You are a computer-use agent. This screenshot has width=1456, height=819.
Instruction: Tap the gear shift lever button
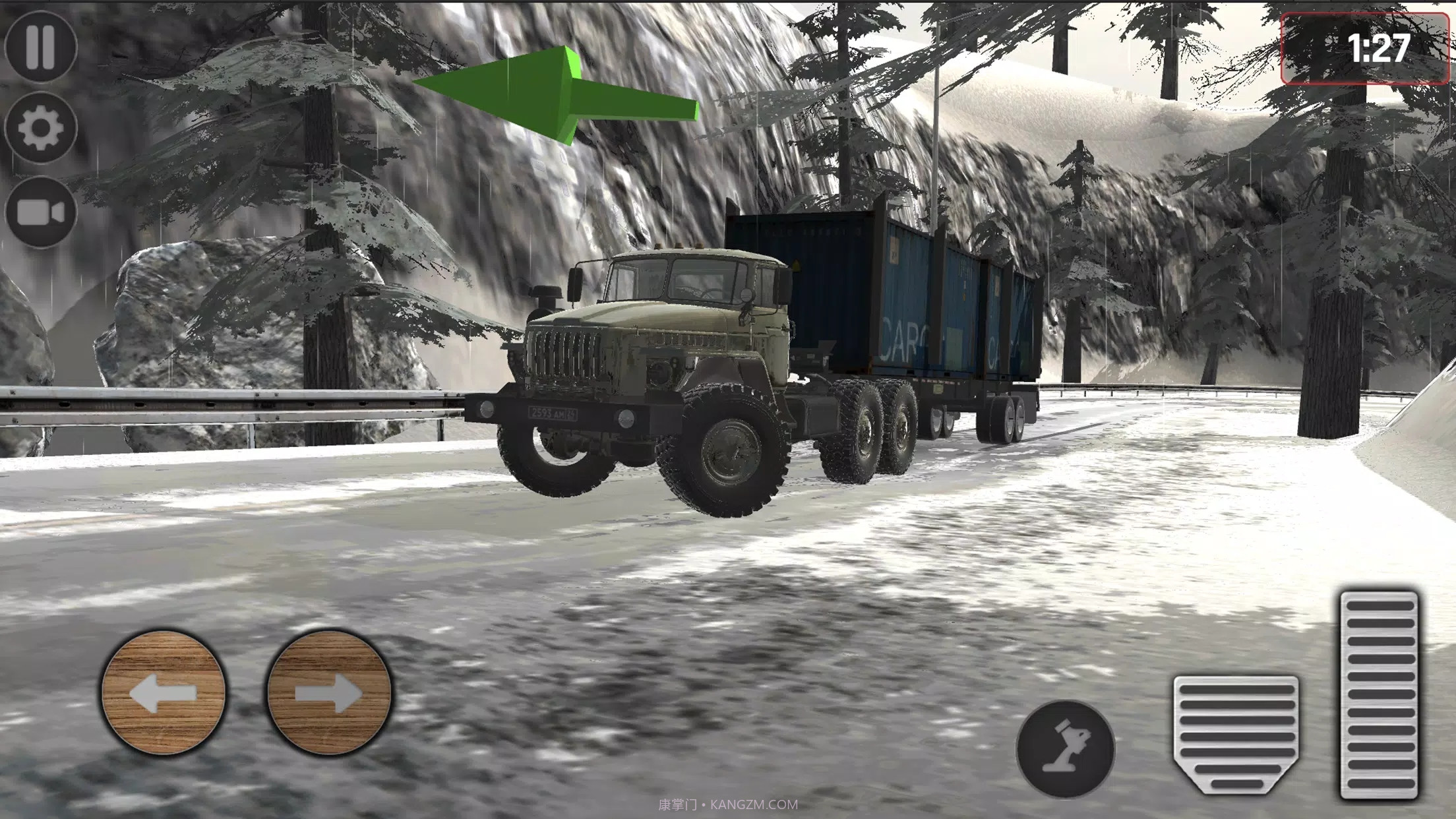click(1065, 749)
